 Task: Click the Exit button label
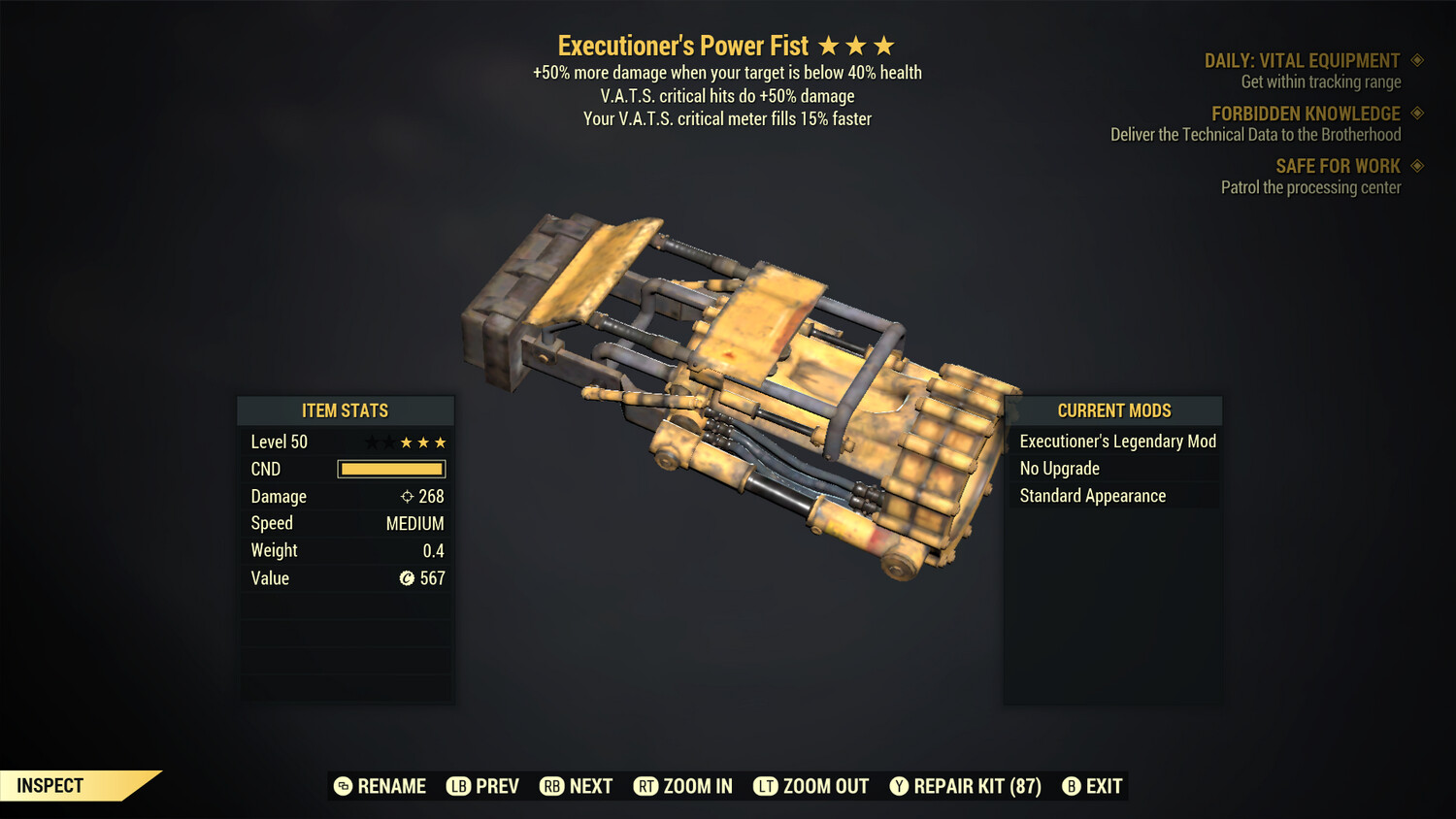[x=1106, y=786]
